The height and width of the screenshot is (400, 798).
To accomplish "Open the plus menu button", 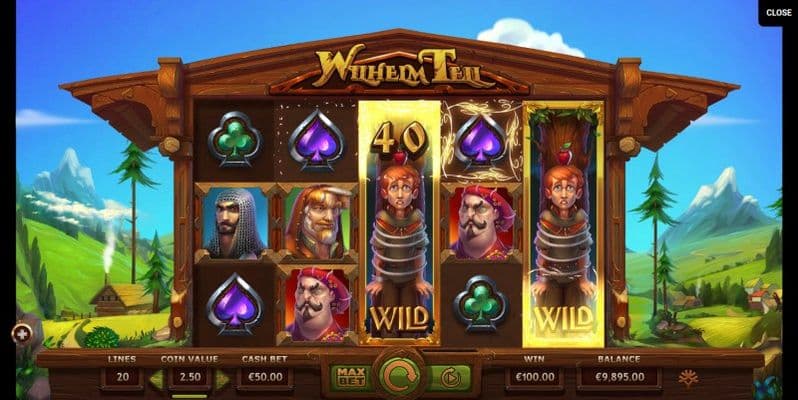I will coord(22,333).
